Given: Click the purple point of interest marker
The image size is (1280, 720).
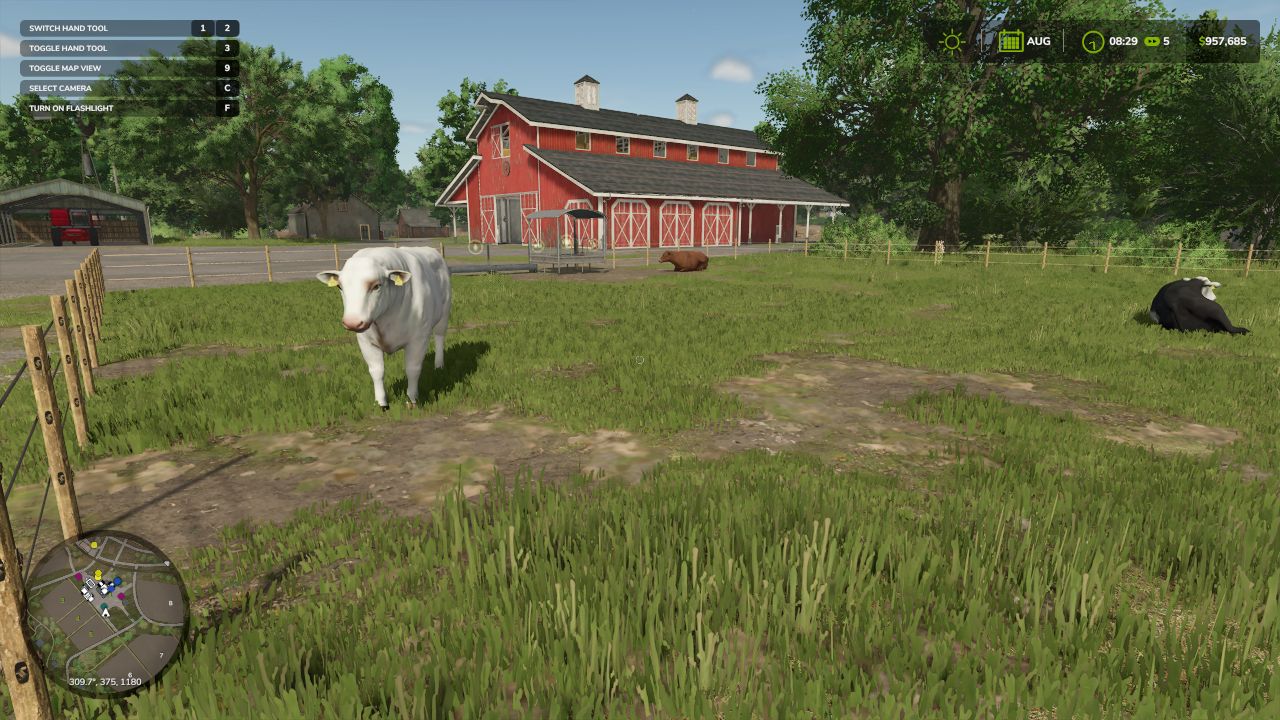Looking at the screenshot, I should pyautogui.click(x=78, y=575).
